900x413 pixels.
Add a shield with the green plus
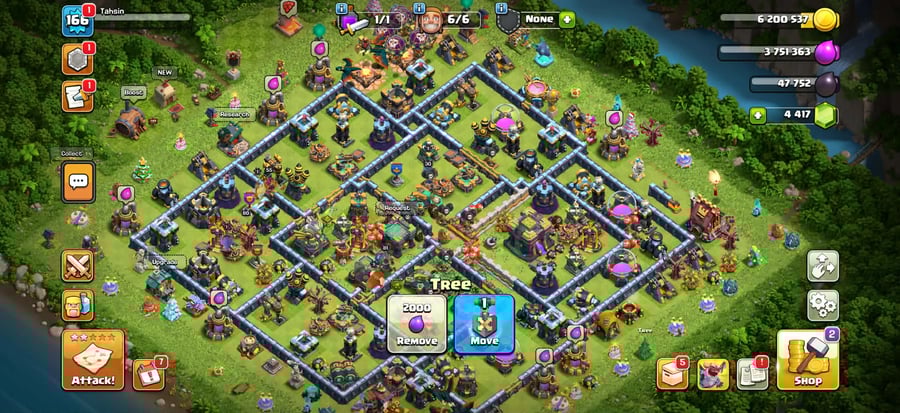[567, 19]
